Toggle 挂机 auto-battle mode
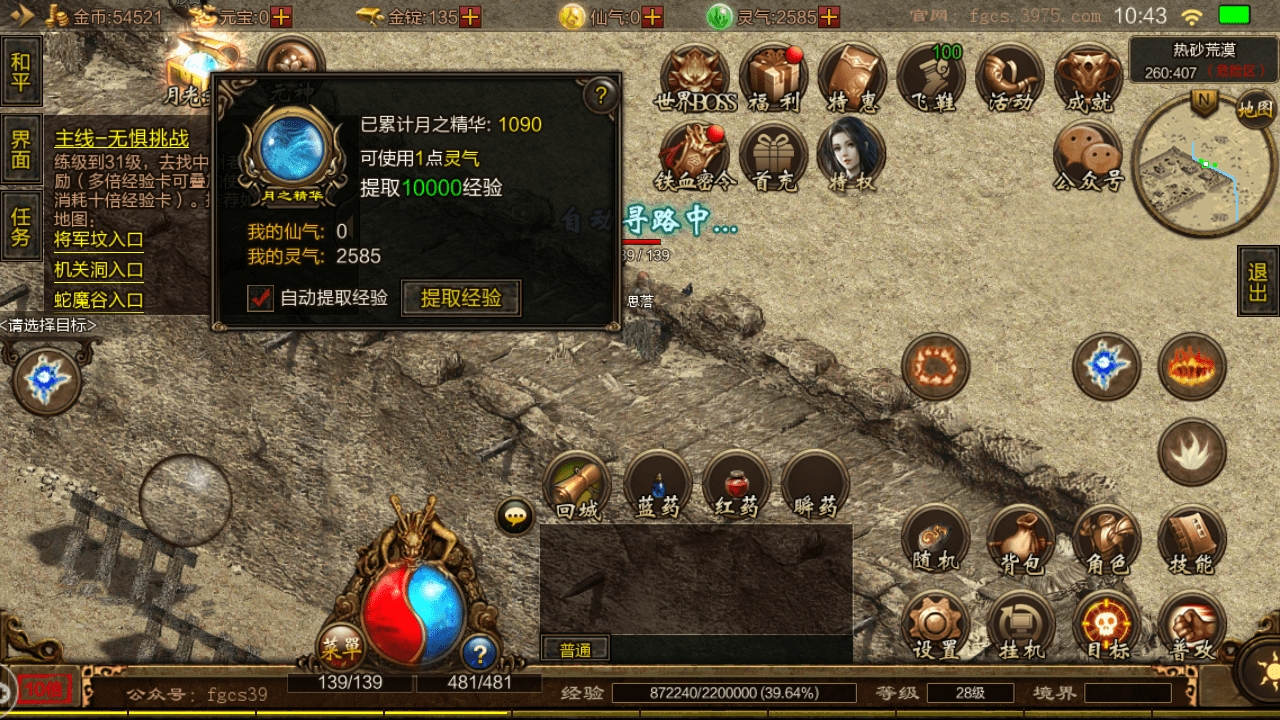This screenshot has width=1280, height=720. [1021, 624]
